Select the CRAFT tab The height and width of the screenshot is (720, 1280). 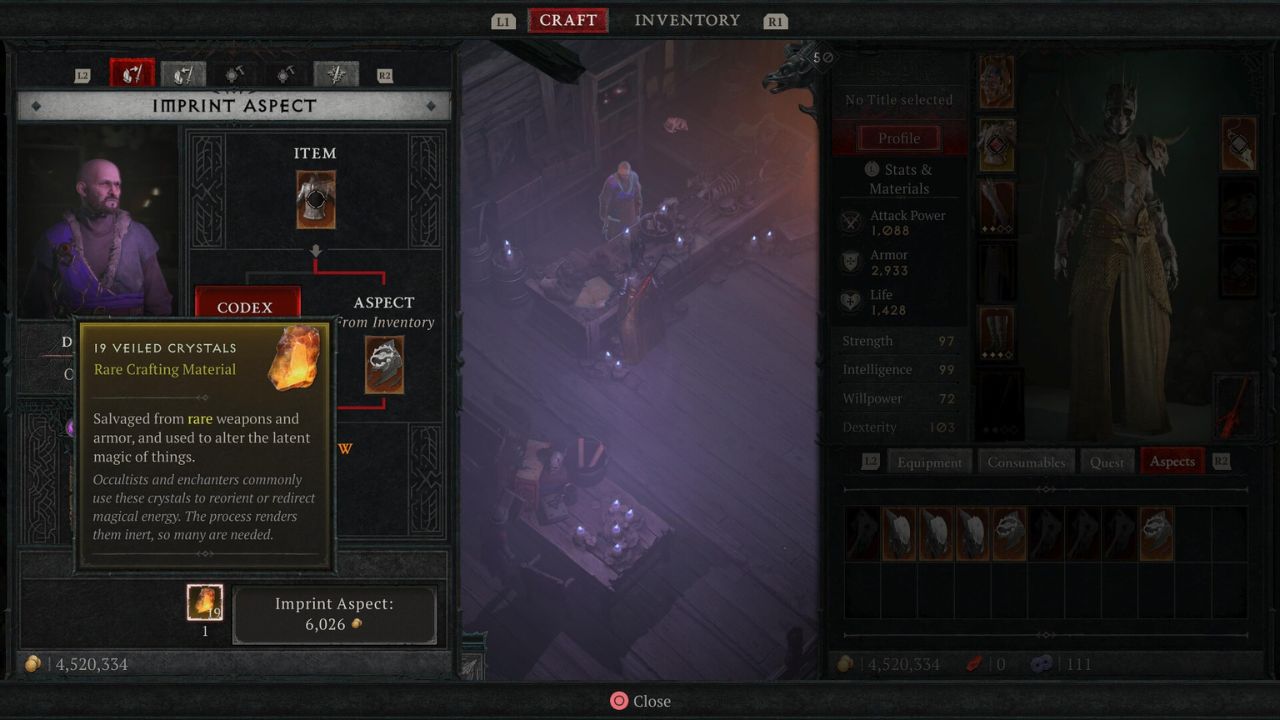(568, 20)
